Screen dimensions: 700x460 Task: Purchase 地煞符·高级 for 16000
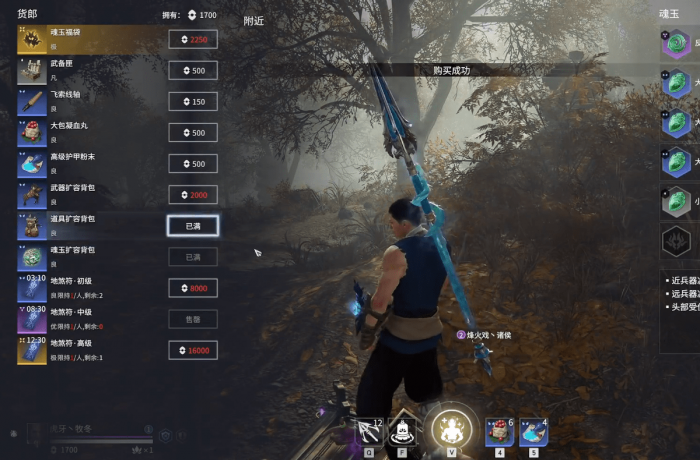click(x=193, y=350)
